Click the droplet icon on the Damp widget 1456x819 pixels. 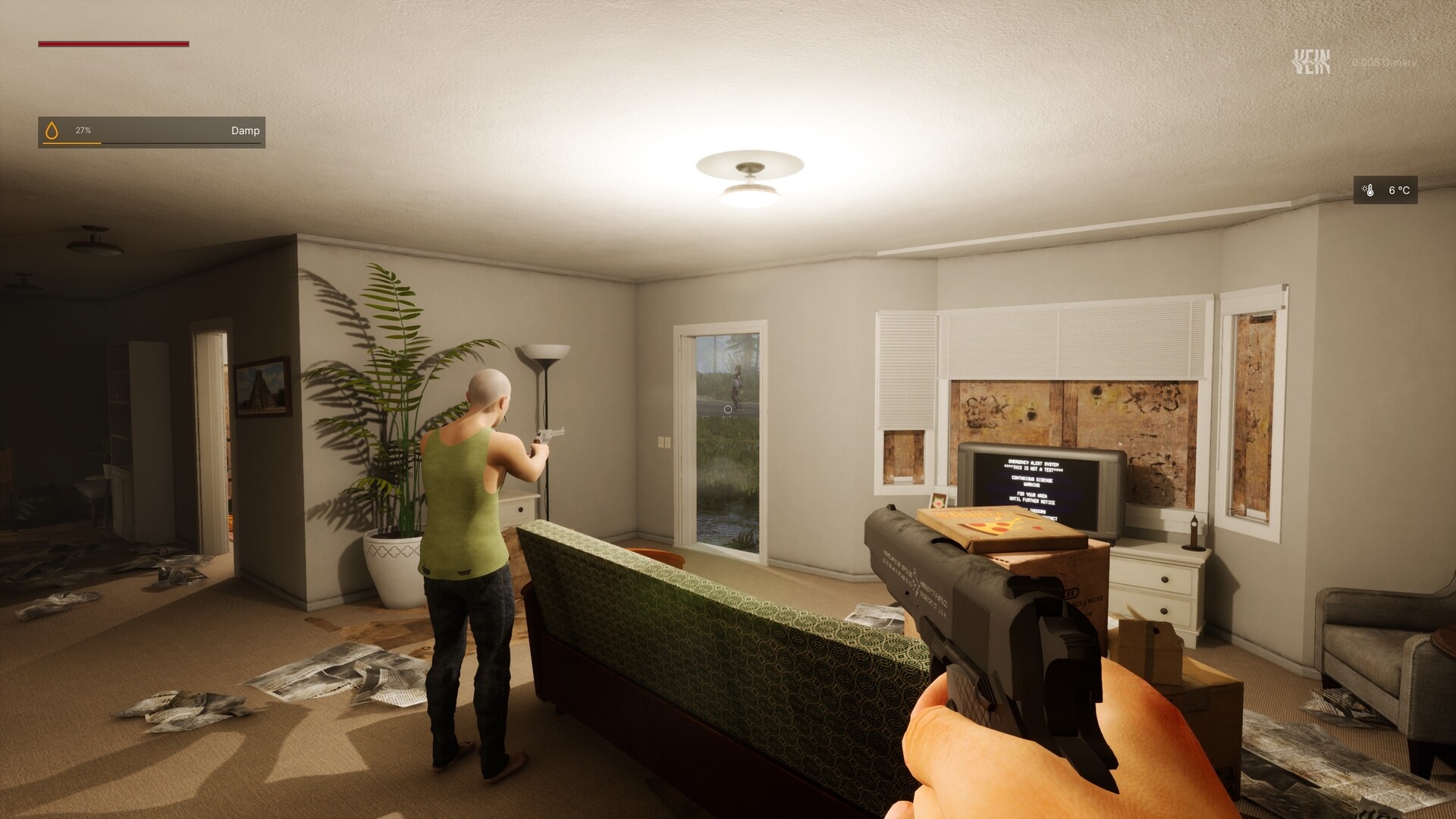tap(53, 130)
